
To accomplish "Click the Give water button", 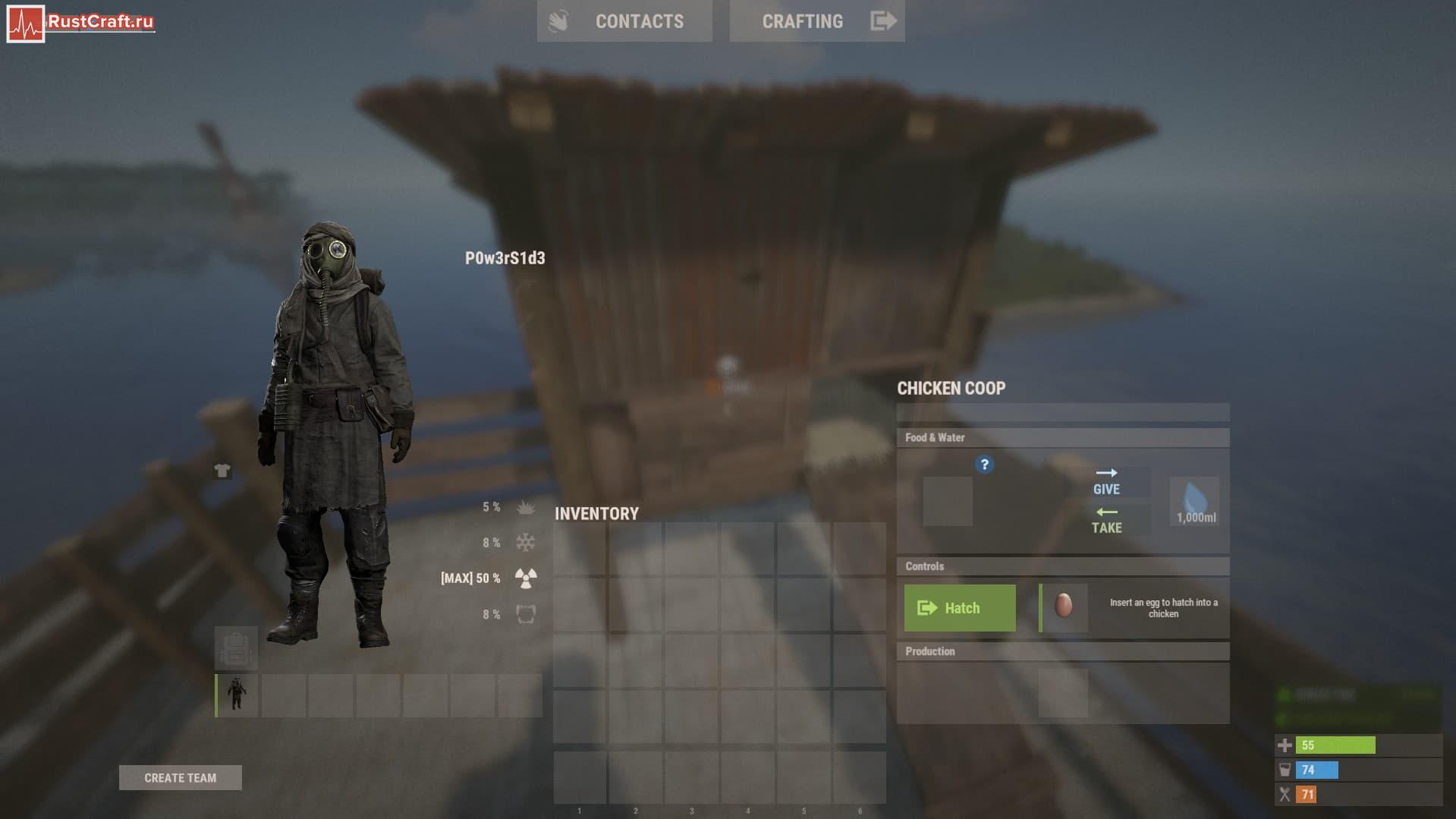I will click(x=1106, y=482).
